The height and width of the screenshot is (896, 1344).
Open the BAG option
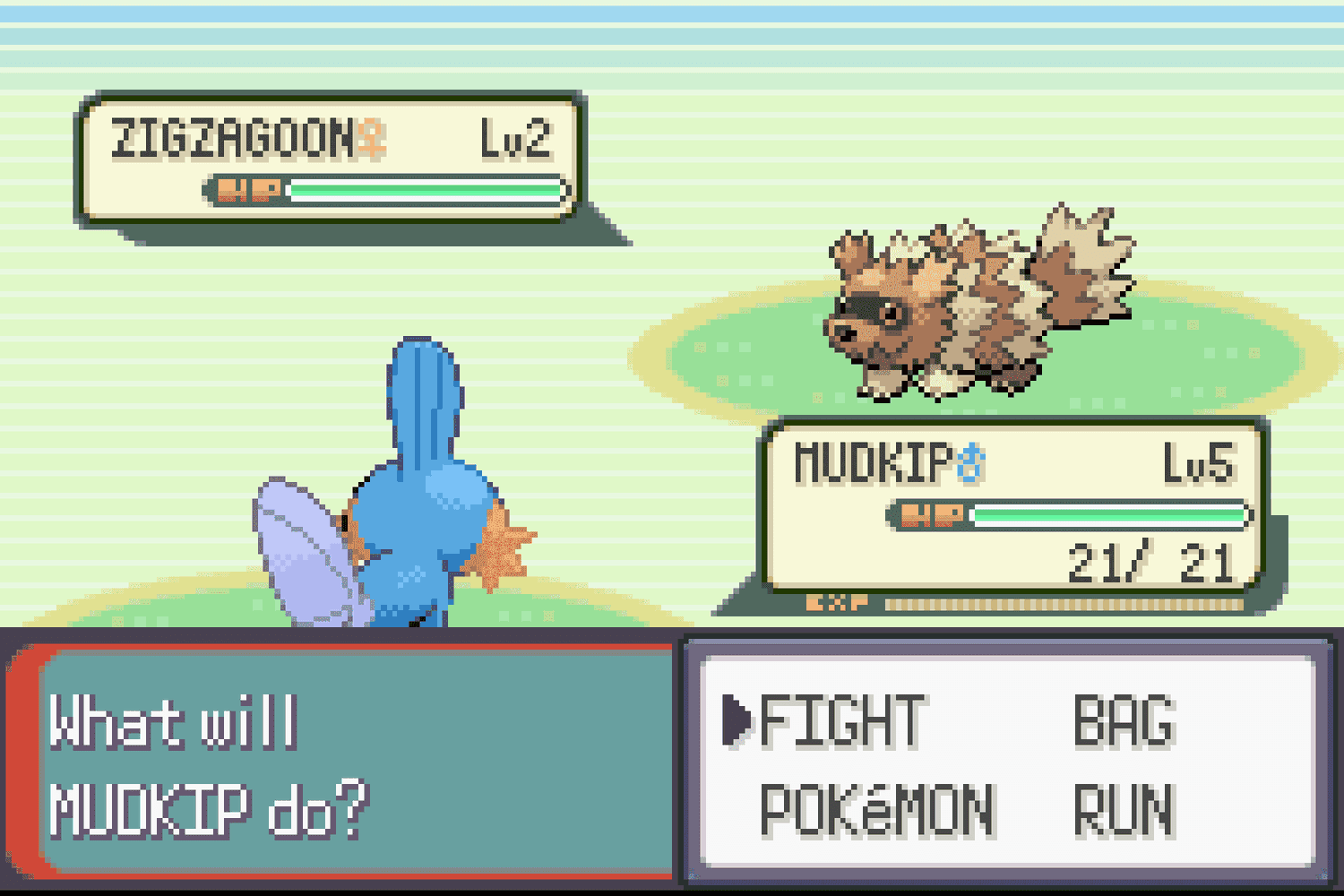(1124, 721)
